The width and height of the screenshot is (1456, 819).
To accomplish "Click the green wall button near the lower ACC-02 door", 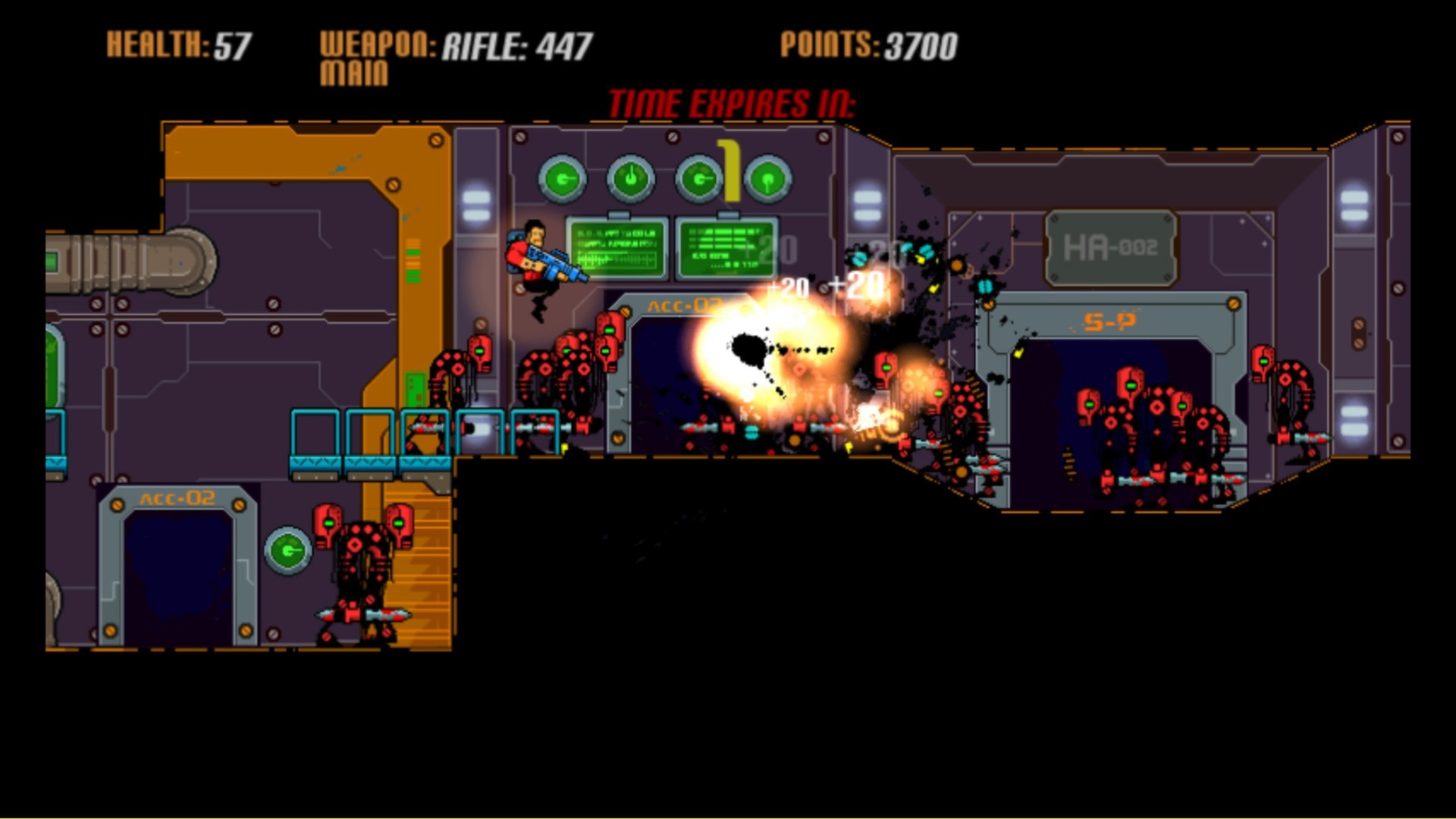I will [x=288, y=551].
